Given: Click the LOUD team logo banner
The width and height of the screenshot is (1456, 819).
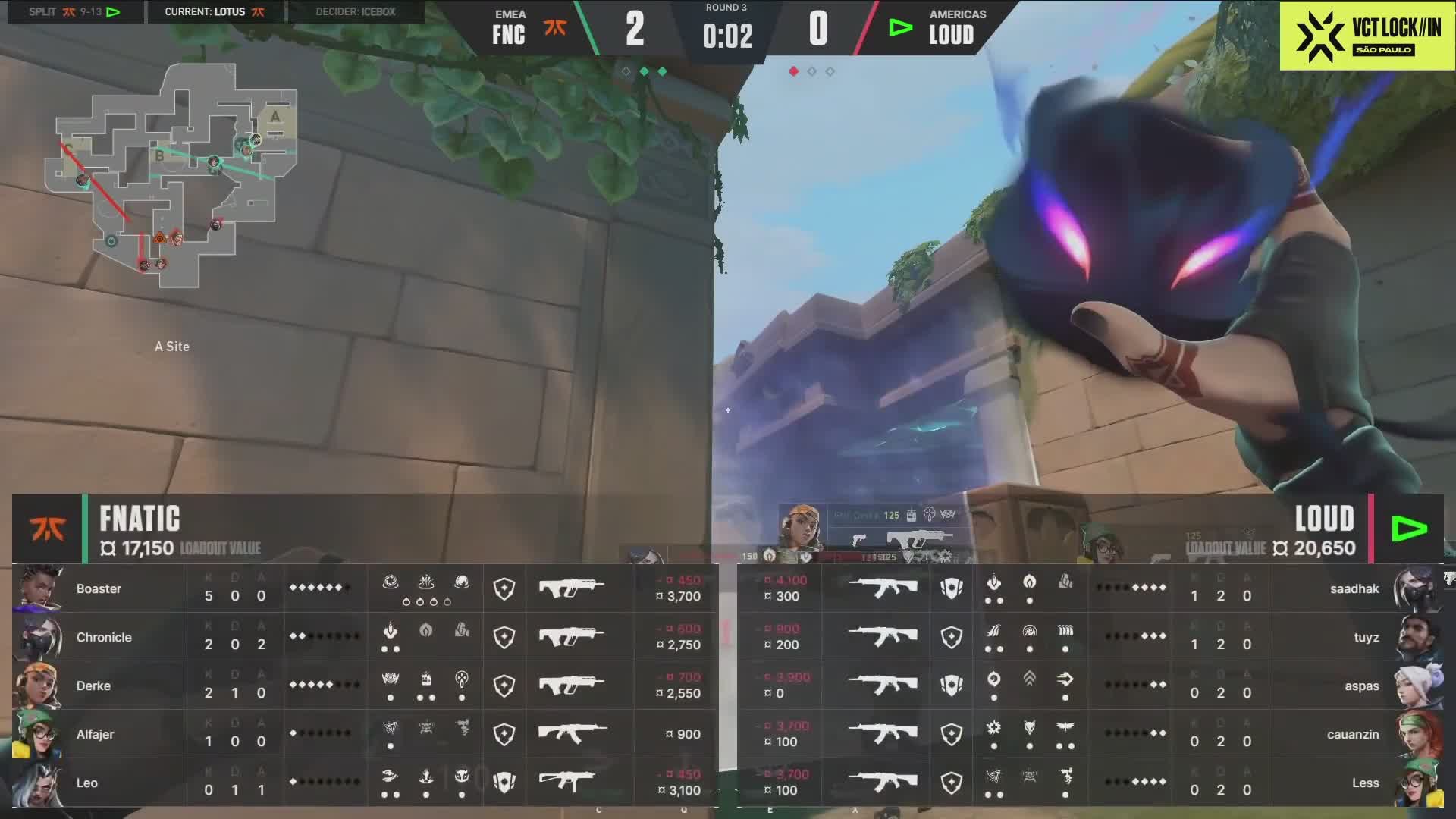Looking at the screenshot, I should 1409,529.
